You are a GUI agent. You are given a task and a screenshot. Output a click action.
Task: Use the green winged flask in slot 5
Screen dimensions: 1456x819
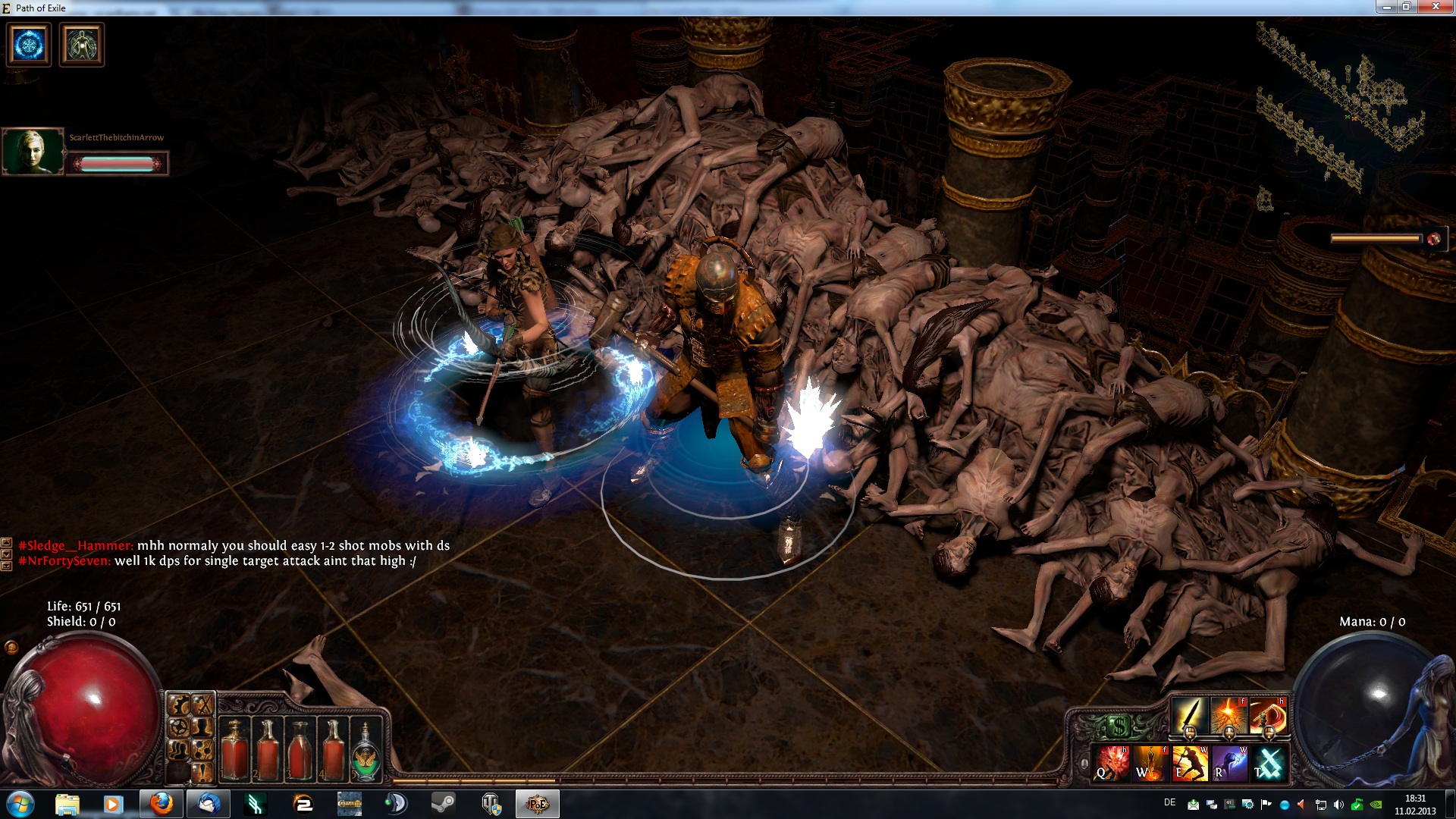[x=366, y=751]
